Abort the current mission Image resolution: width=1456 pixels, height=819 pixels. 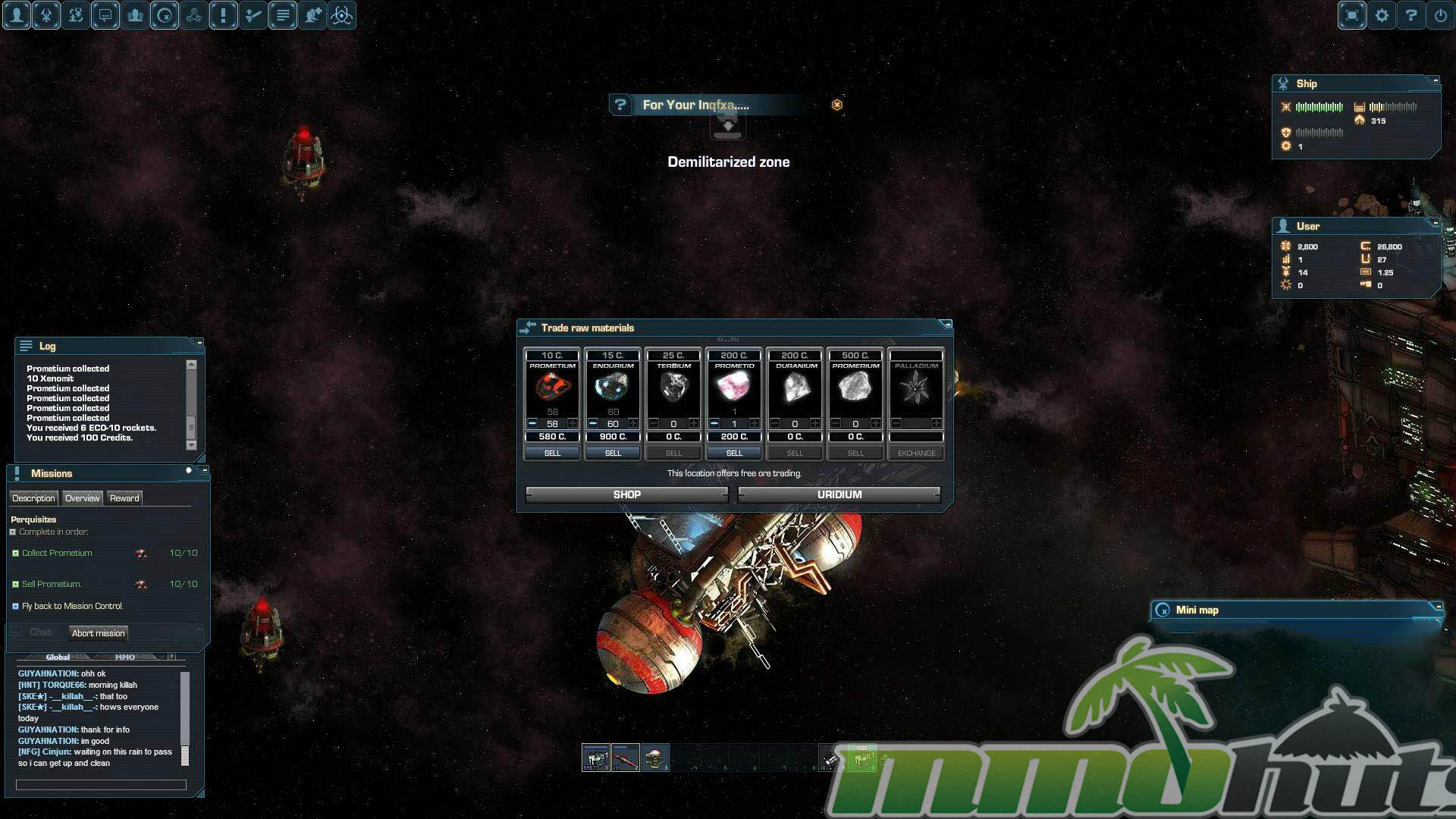pyautogui.click(x=99, y=633)
